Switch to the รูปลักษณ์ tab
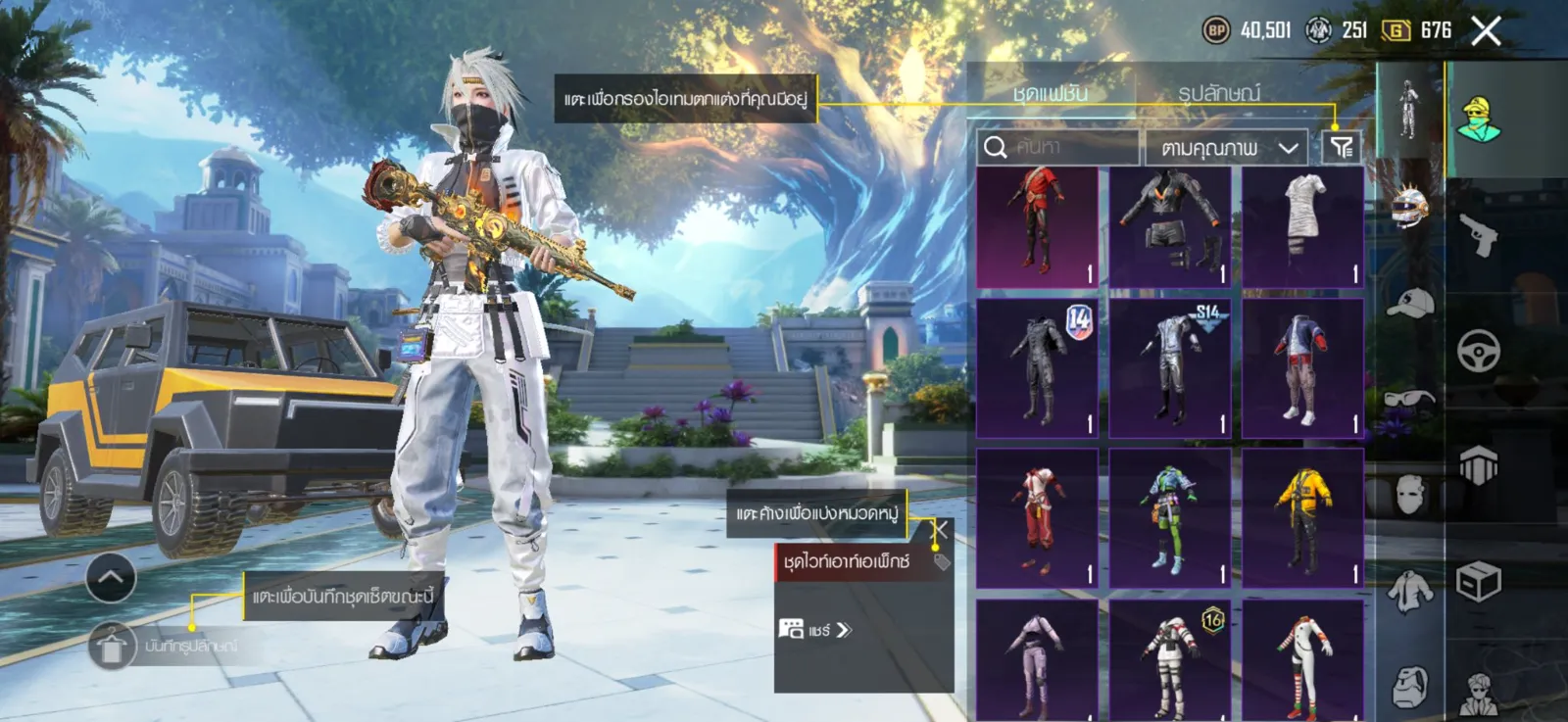 point(1219,93)
